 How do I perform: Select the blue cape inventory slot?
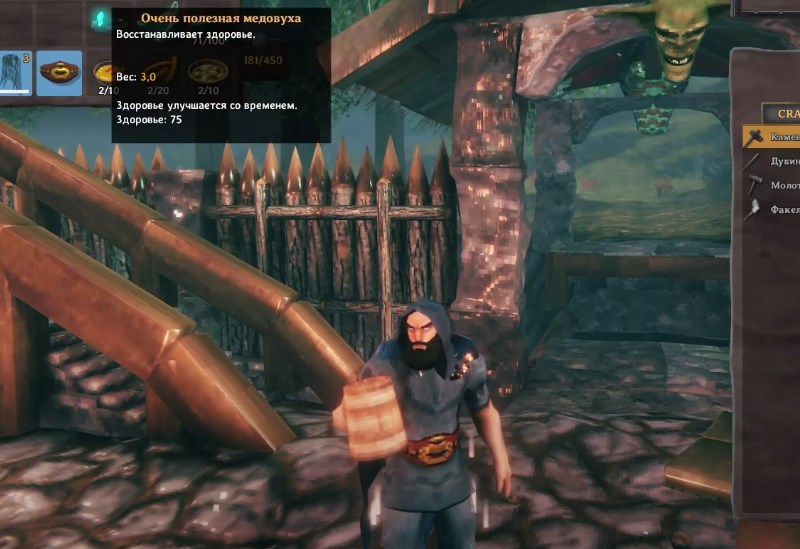(x=16, y=73)
